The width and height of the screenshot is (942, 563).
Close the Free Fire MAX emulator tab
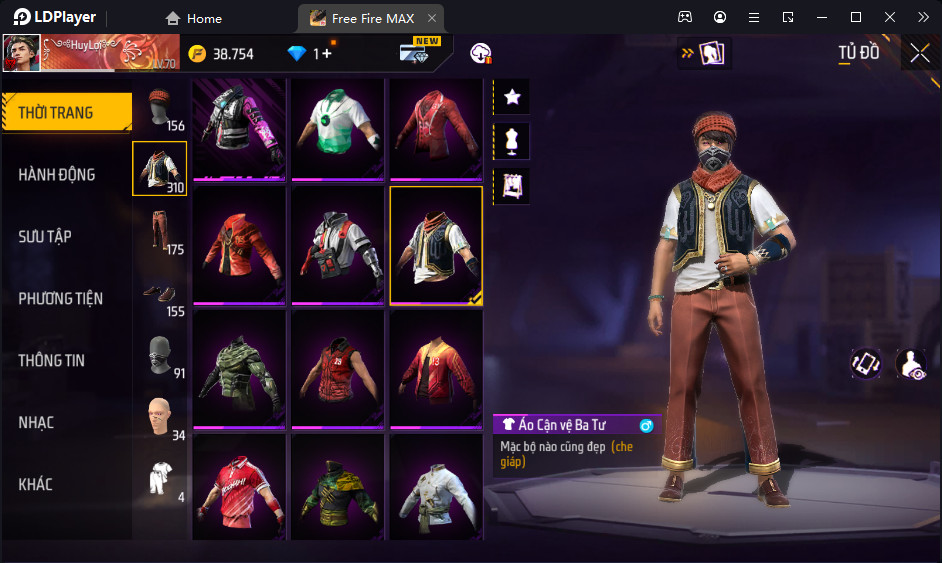tap(431, 18)
